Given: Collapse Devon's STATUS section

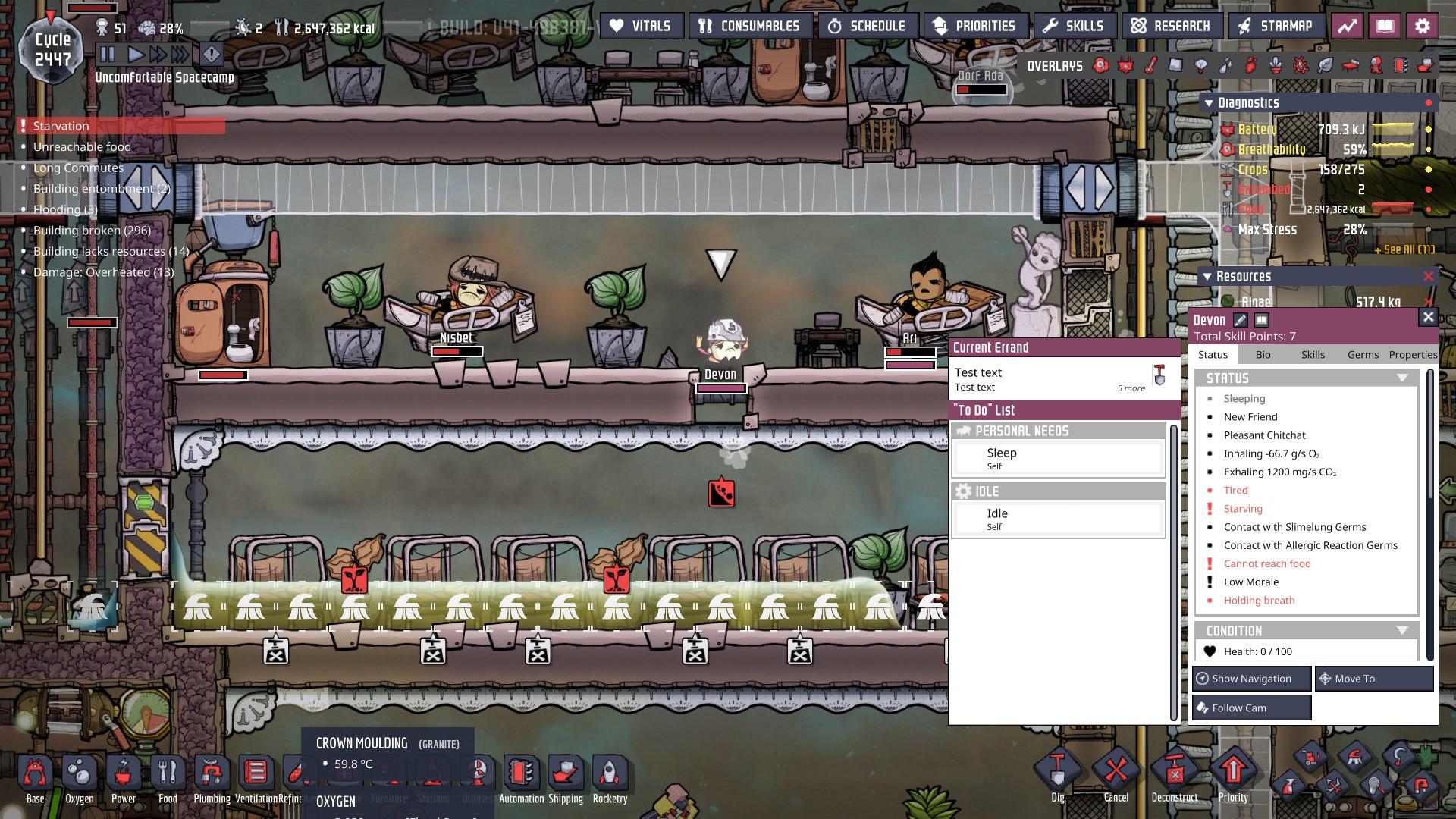Looking at the screenshot, I should click(1401, 378).
